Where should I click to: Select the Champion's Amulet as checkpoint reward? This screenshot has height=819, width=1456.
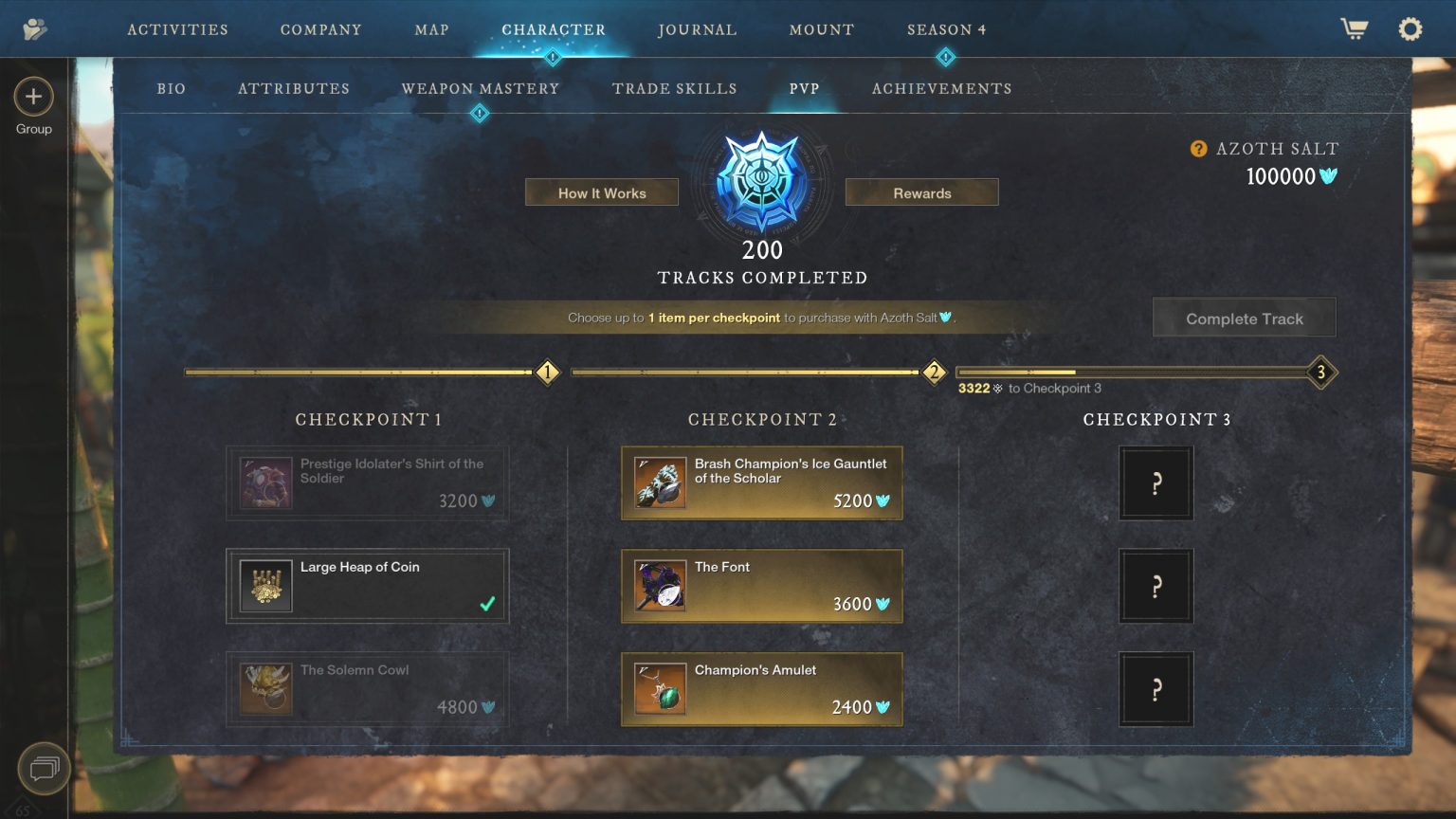pyautogui.click(x=761, y=688)
